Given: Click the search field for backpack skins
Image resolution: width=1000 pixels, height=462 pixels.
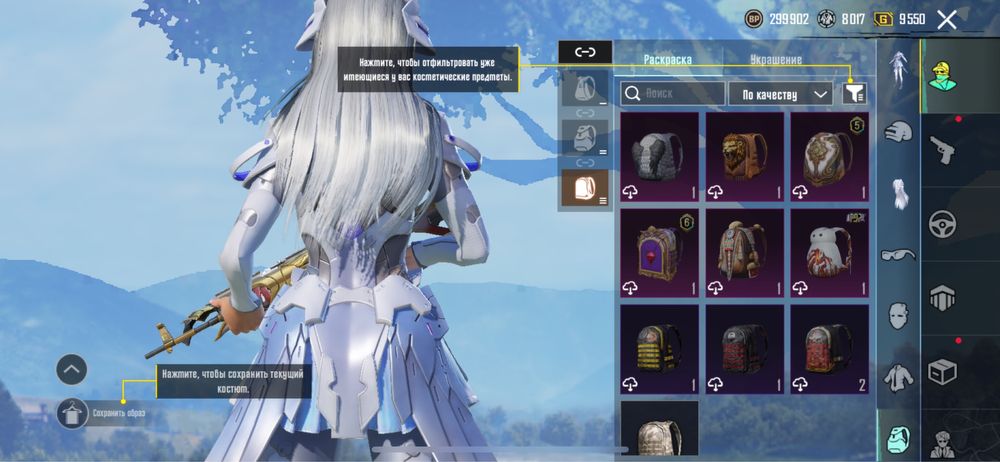Looking at the screenshot, I should (x=672, y=94).
